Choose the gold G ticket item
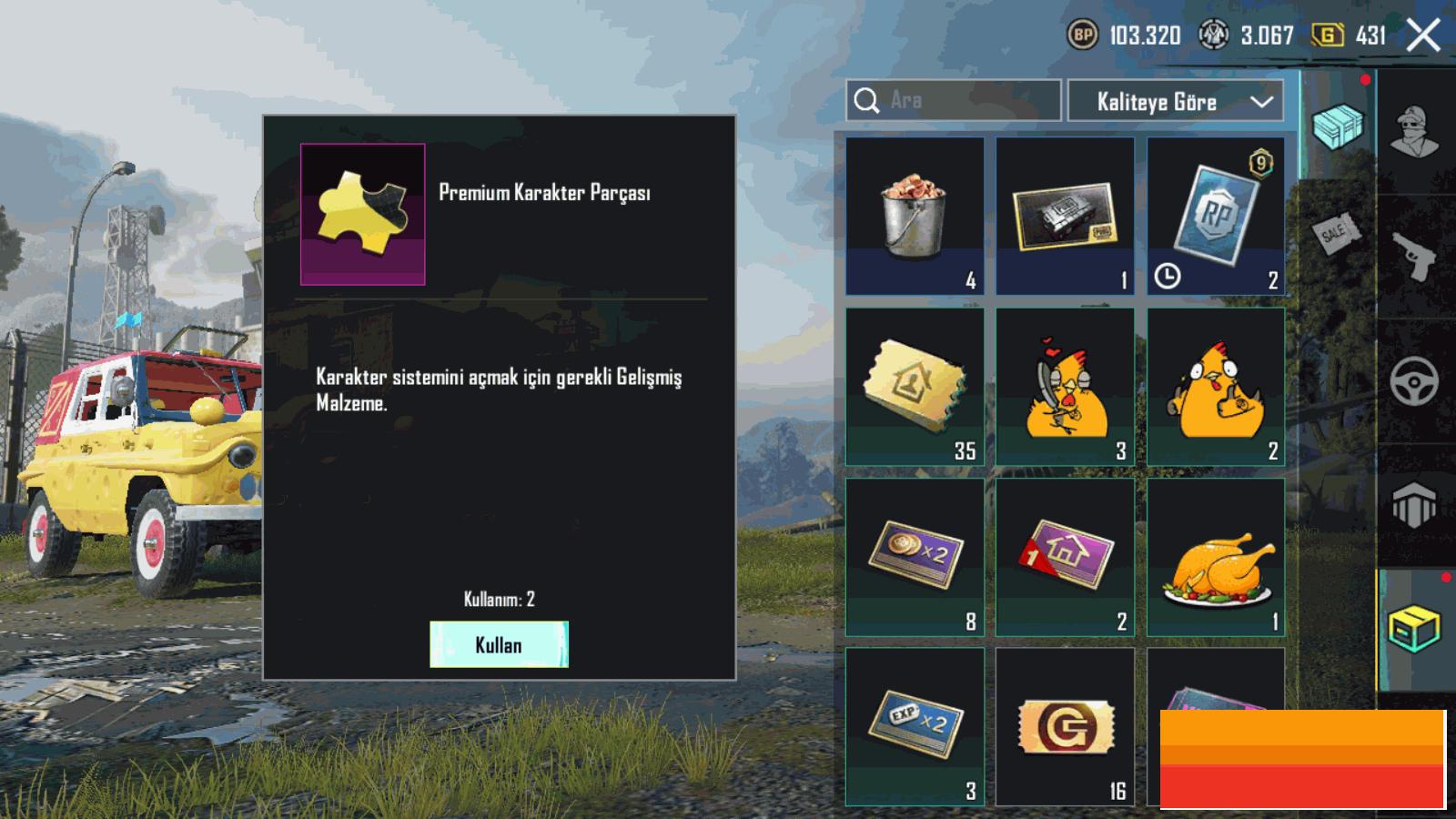 point(1065,726)
